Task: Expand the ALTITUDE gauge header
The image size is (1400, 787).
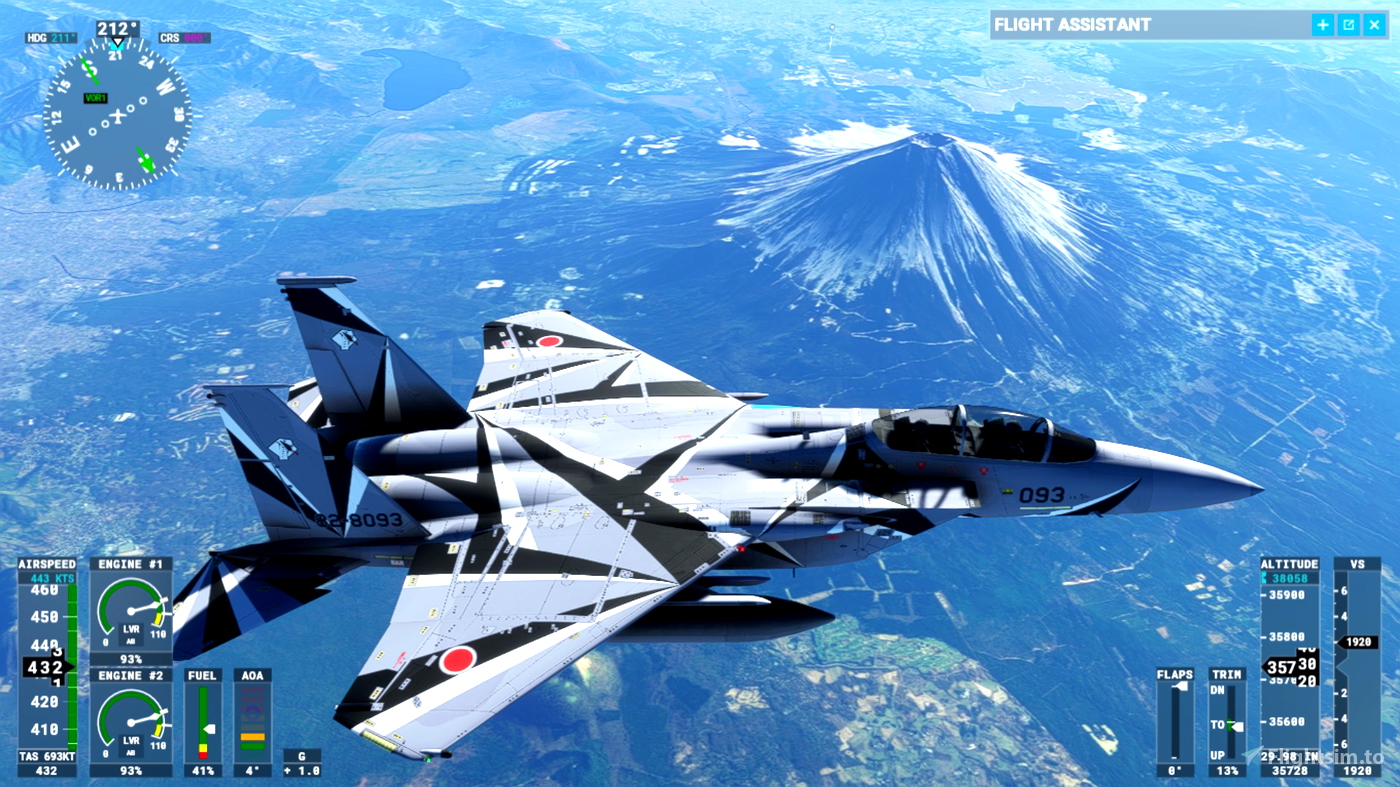Action: tap(1289, 563)
